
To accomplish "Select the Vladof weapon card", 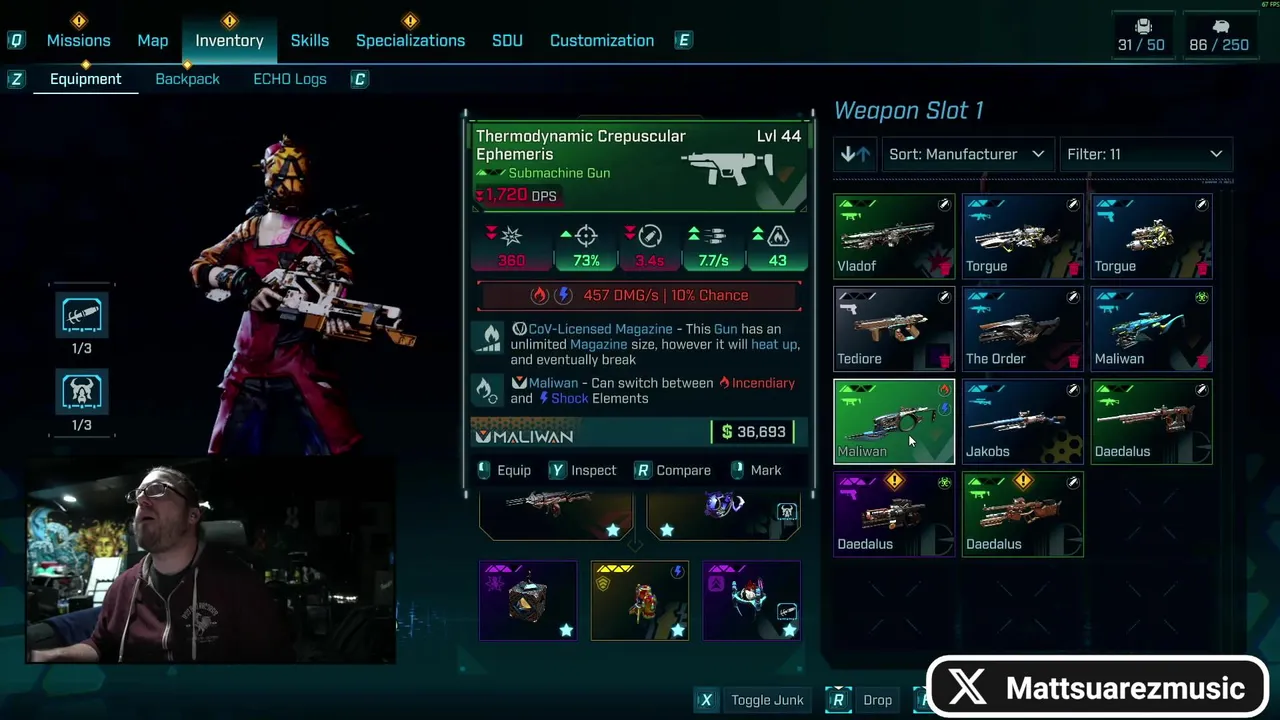I will (894, 237).
